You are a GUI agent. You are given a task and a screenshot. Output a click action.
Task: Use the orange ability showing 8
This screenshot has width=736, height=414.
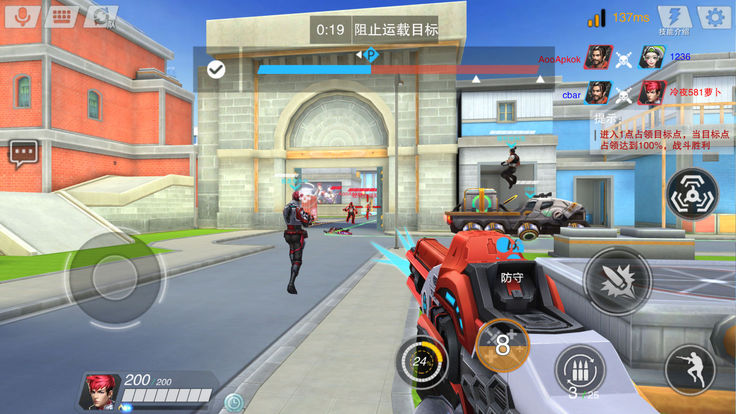[x=502, y=346]
